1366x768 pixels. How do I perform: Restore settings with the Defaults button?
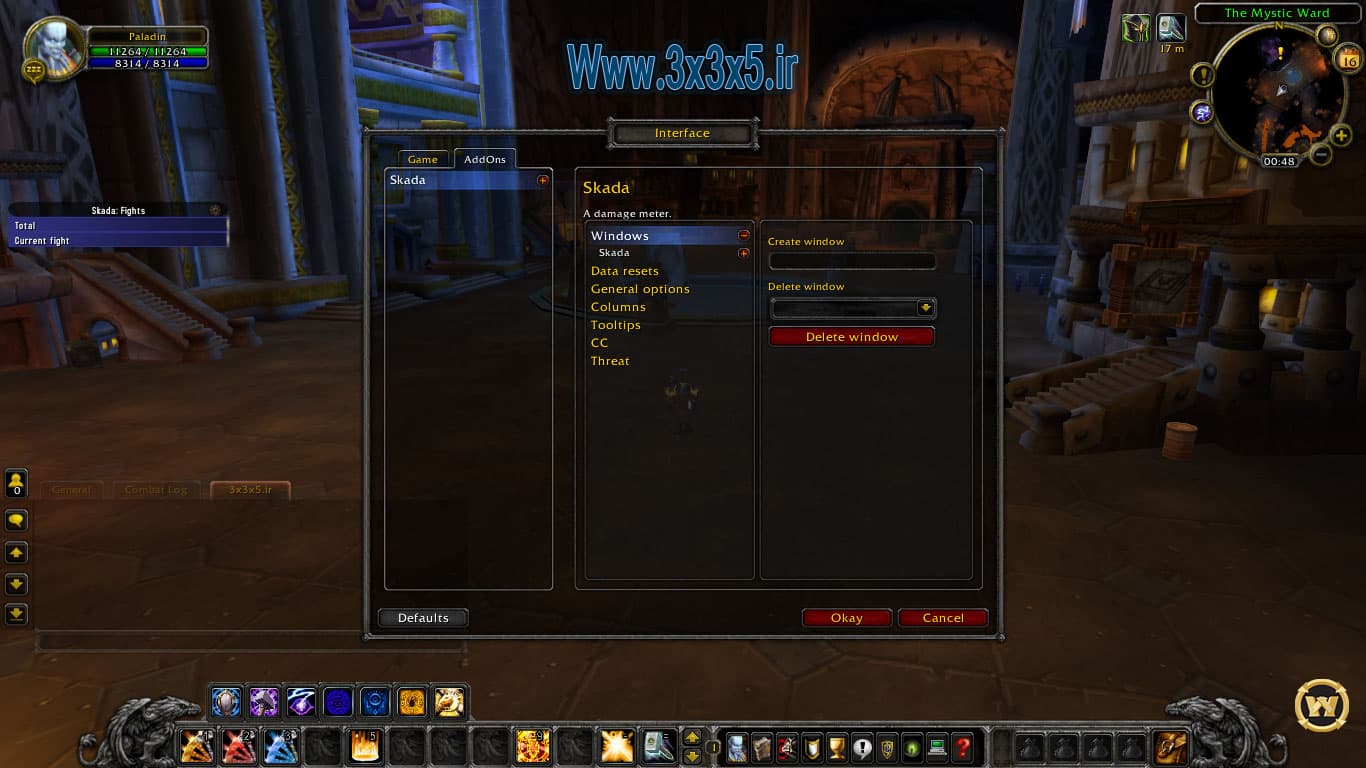[x=422, y=617]
